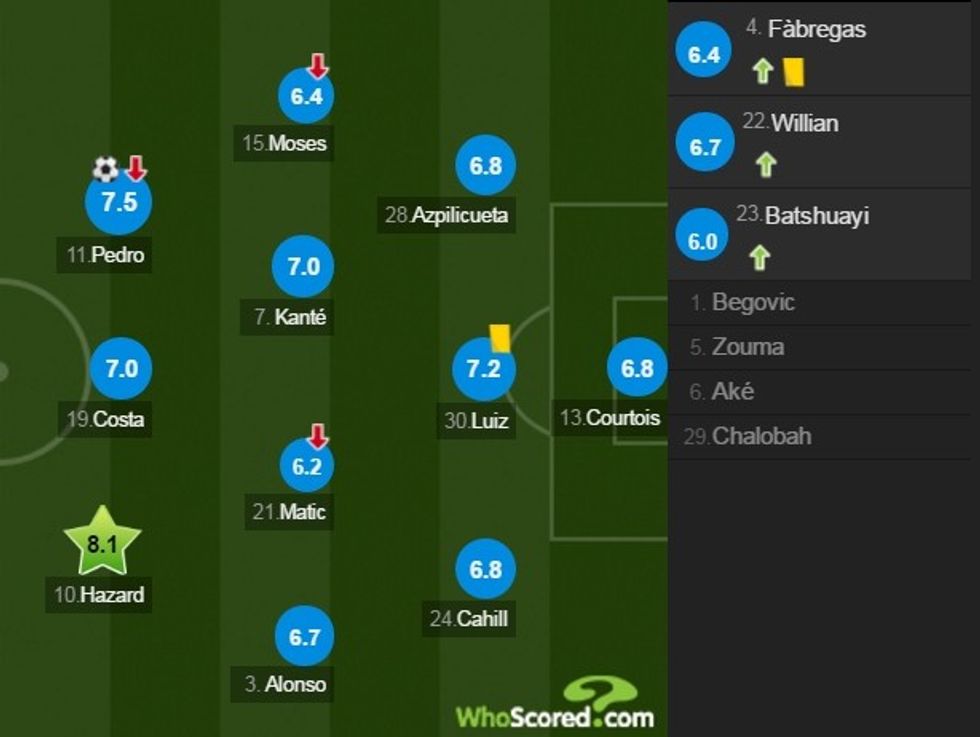
Task: Click Matic's 6.2 rating circle
Action: [x=305, y=465]
